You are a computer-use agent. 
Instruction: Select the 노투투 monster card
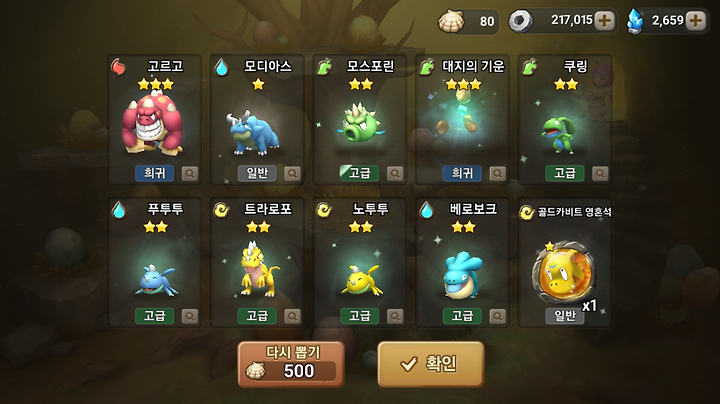click(359, 262)
